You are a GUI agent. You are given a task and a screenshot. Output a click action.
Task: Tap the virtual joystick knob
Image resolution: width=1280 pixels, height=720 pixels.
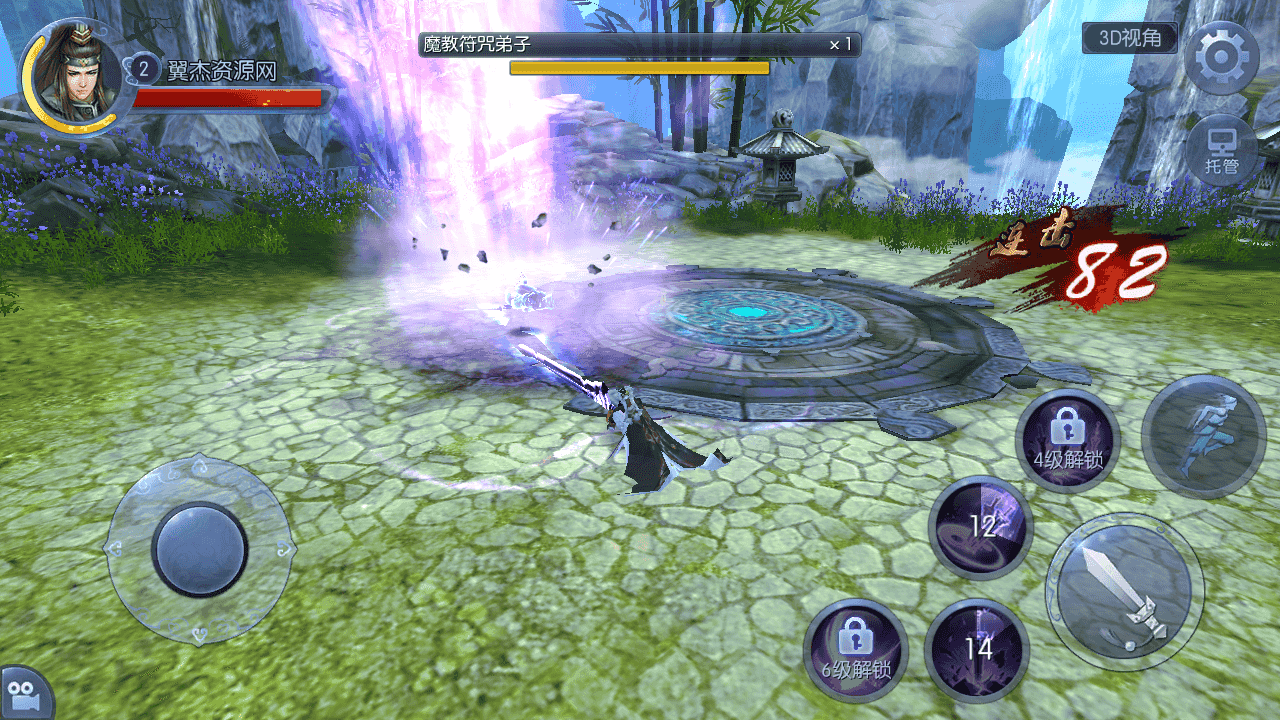coord(200,548)
